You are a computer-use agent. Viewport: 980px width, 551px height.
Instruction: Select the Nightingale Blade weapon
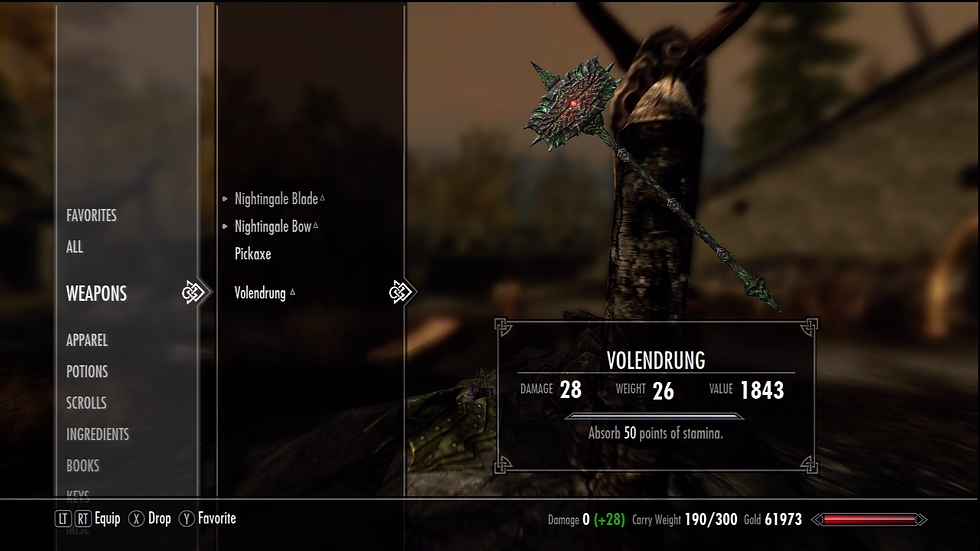coord(276,199)
